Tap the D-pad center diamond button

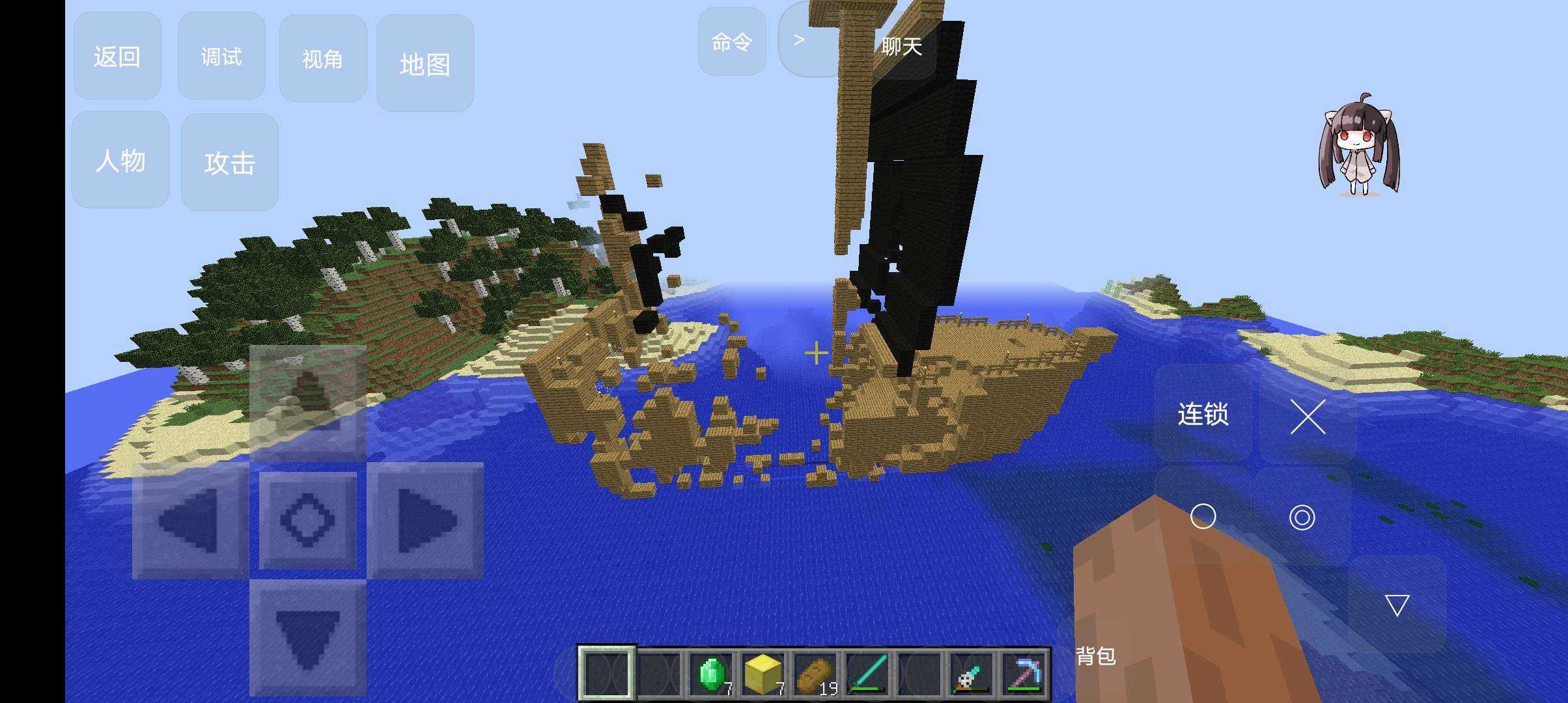click(x=307, y=520)
